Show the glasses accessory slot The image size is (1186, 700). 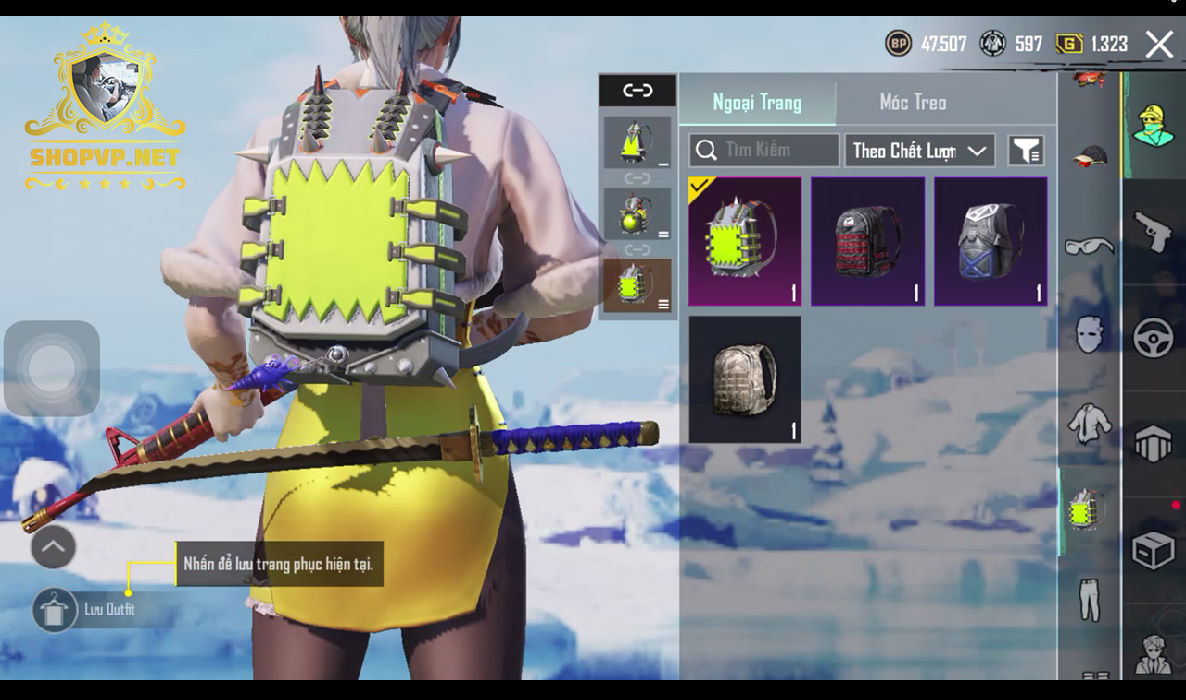click(1089, 245)
